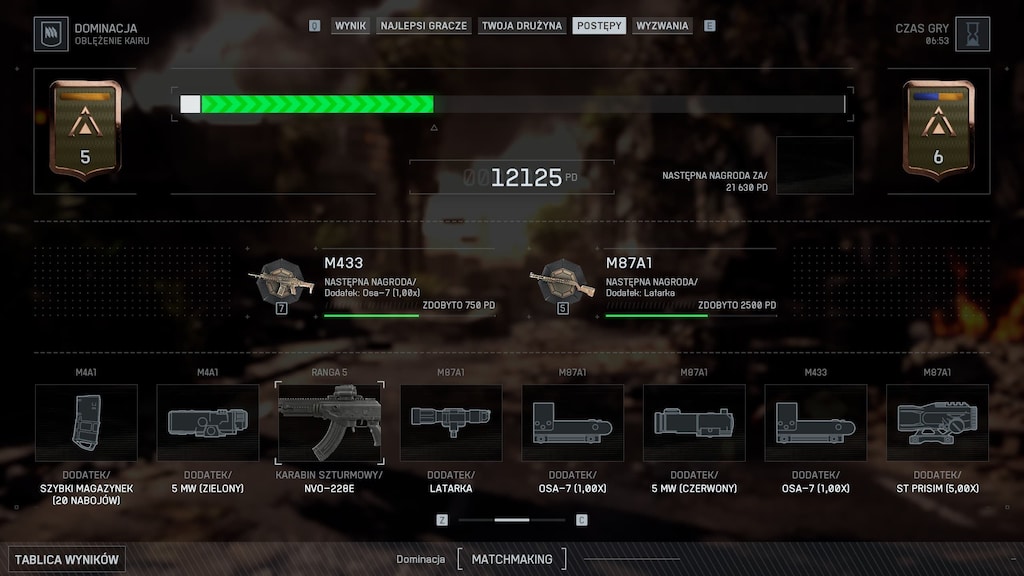Select the rank 5 badge

click(85, 130)
